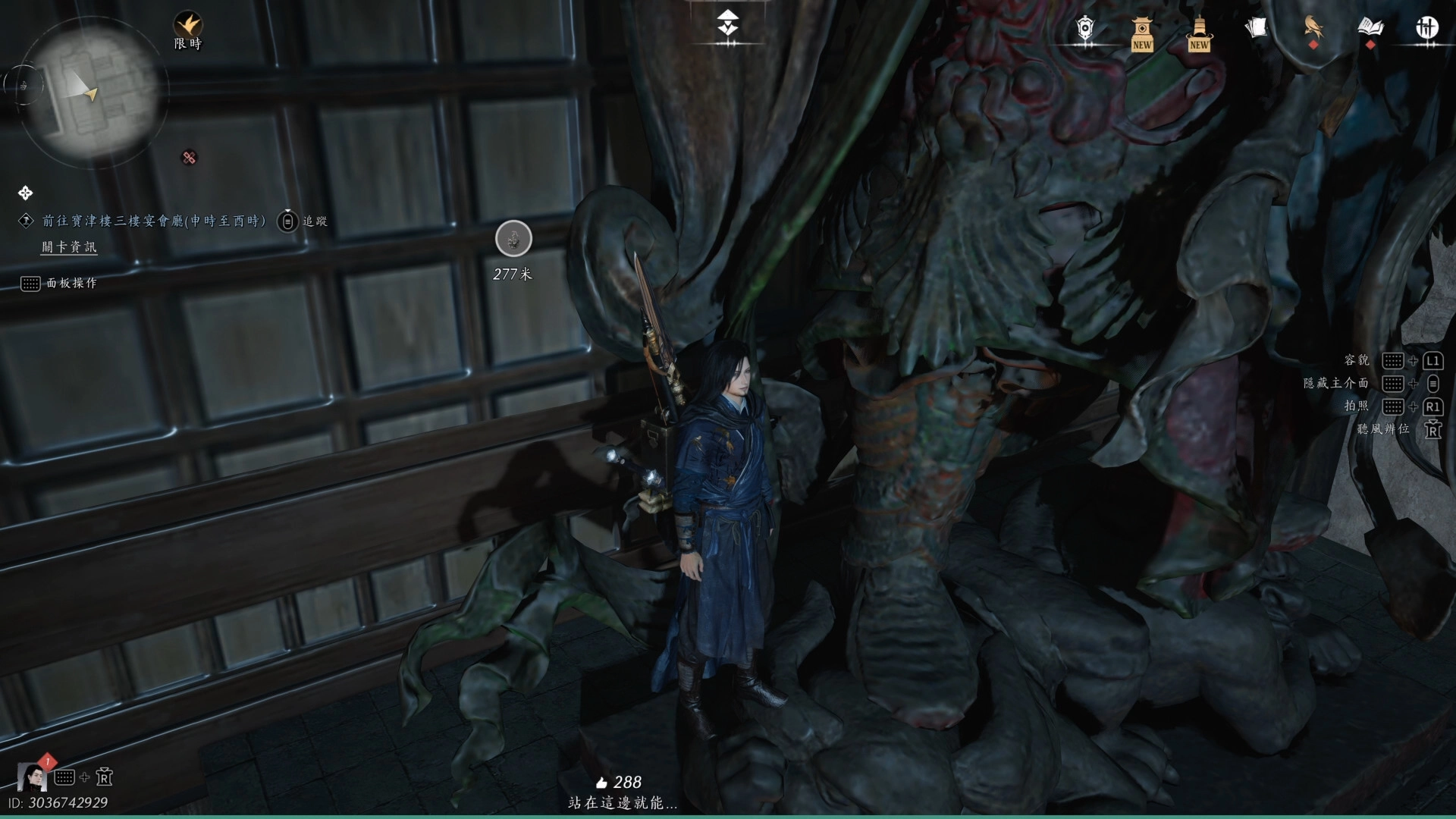Open the stacked cards icon

click(1256, 28)
